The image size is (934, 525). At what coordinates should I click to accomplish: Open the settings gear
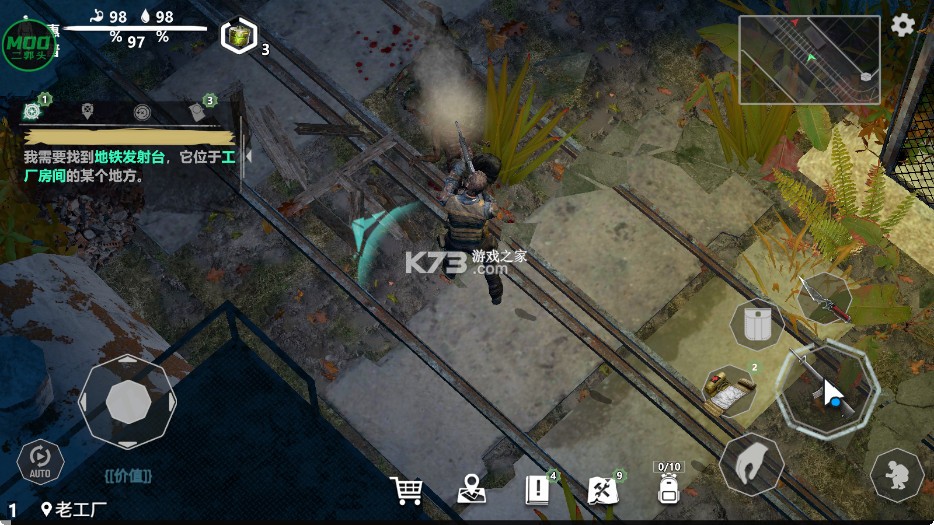click(x=903, y=26)
